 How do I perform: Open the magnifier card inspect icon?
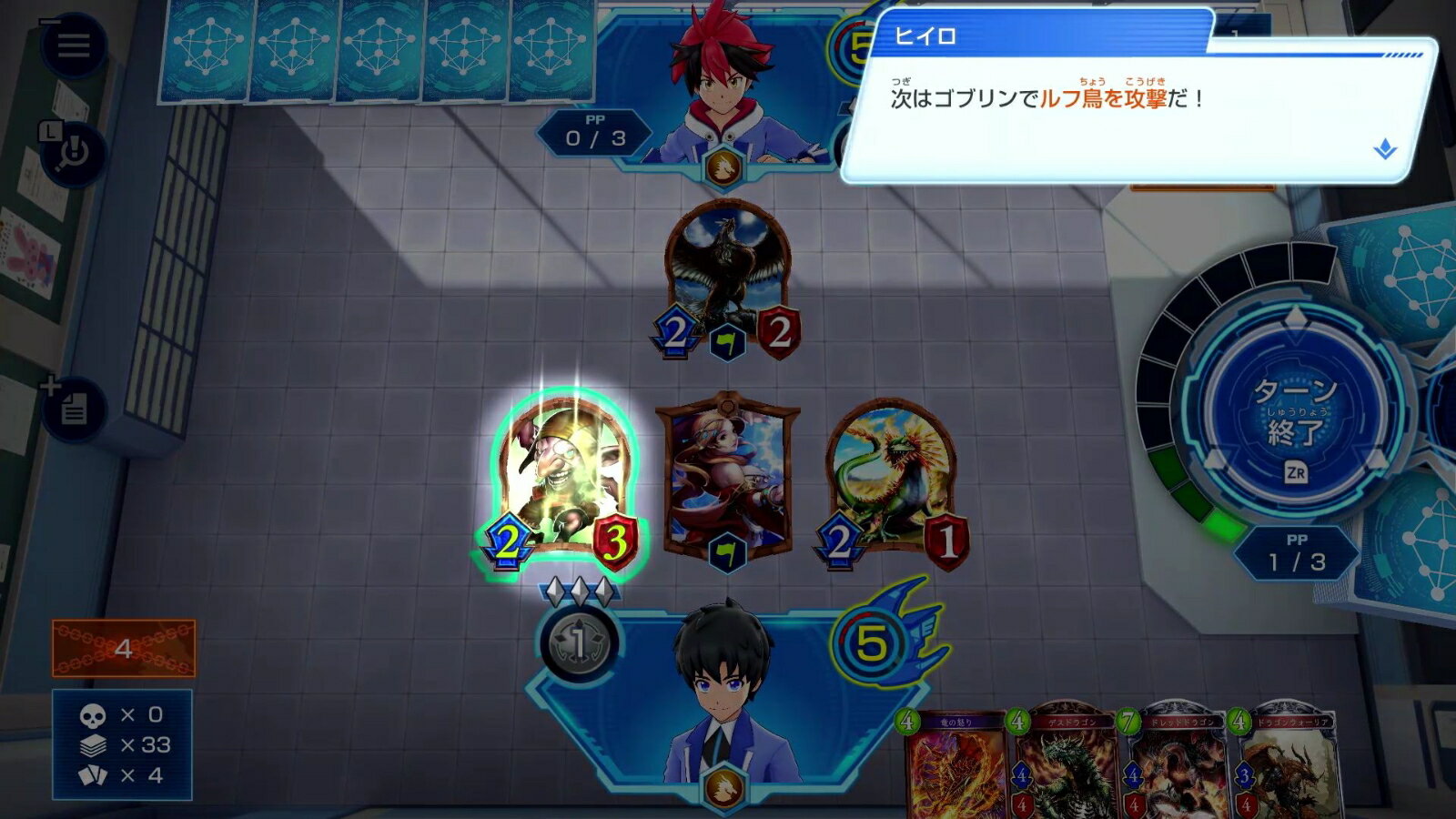tap(73, 154)
